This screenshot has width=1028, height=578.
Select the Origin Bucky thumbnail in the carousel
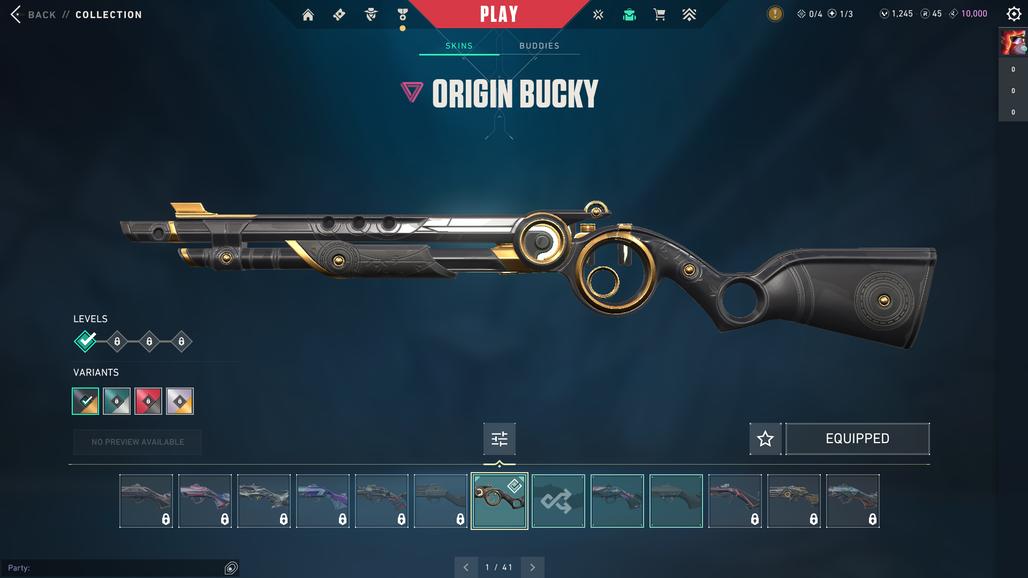pyautogui.click(x=499, y=501)
